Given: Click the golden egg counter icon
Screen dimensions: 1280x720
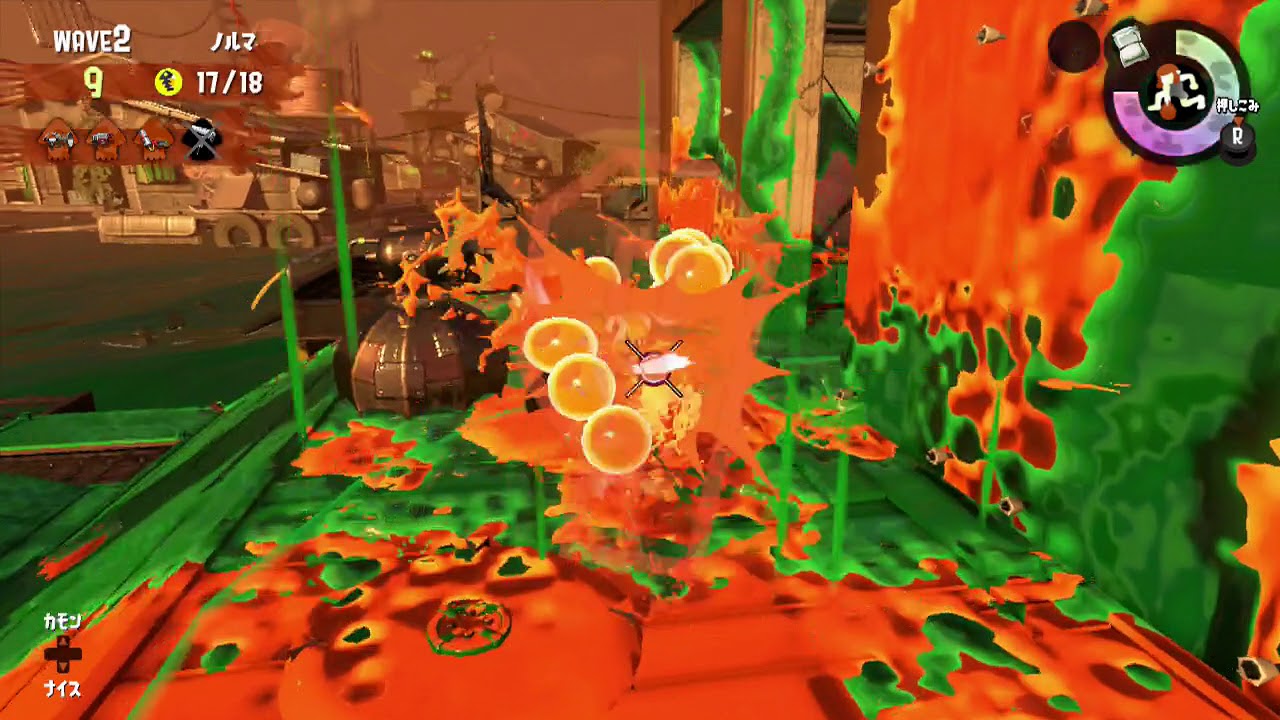Looking at the screenshot, I should pos(168,82).
